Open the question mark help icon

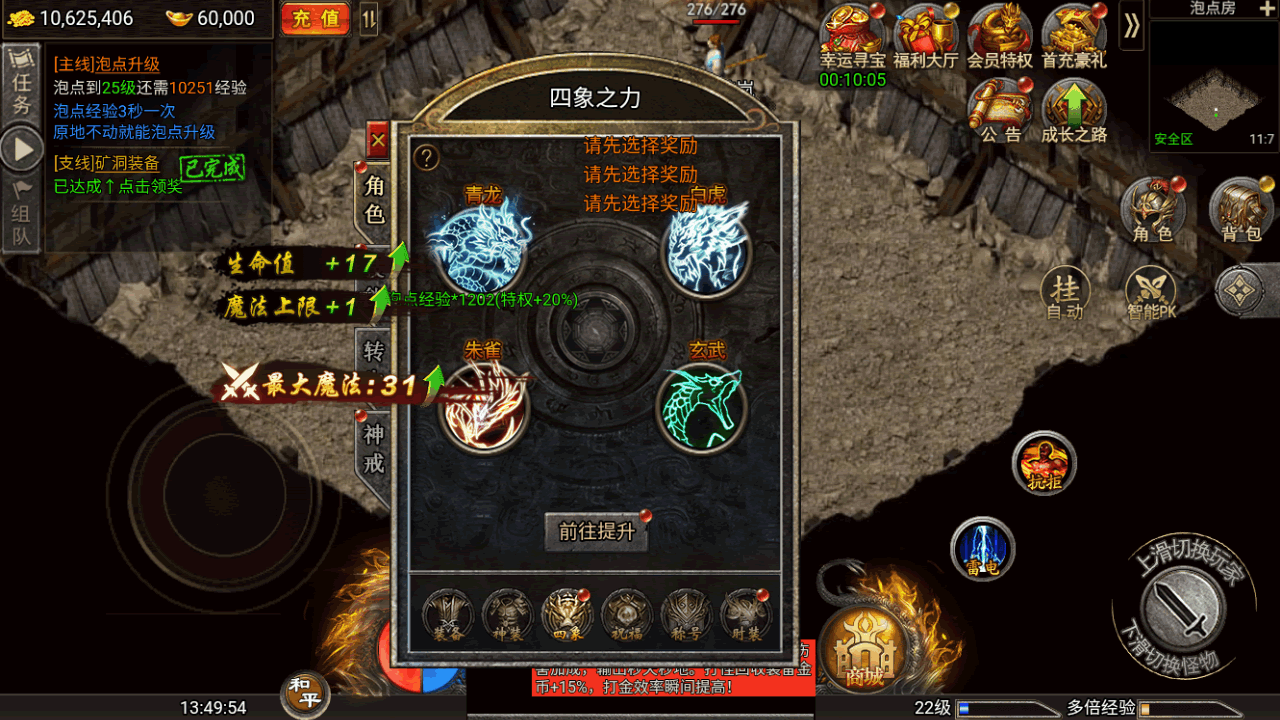[427, 157]
